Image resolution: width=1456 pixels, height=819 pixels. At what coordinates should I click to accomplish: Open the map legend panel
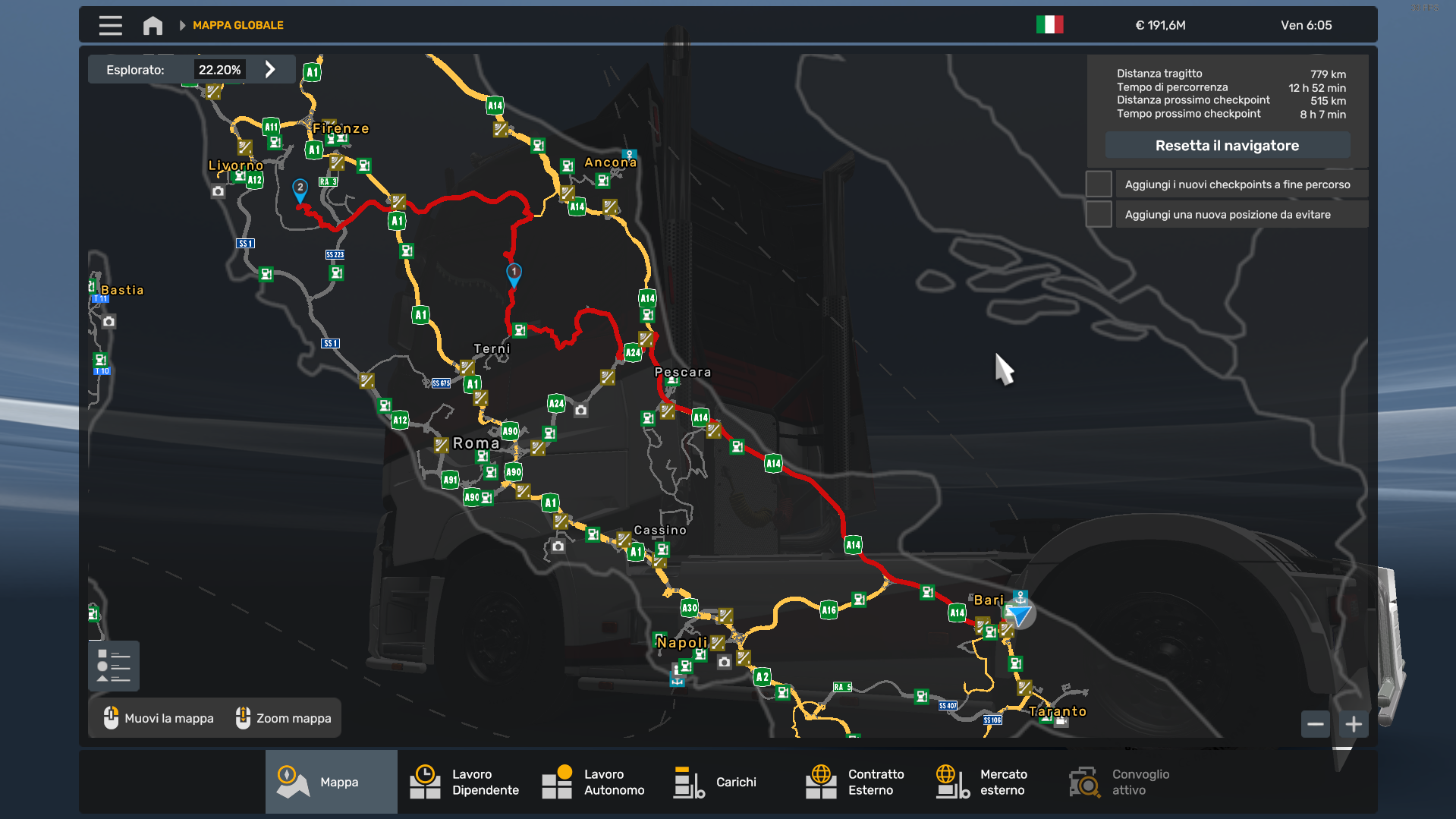point(113,666)
